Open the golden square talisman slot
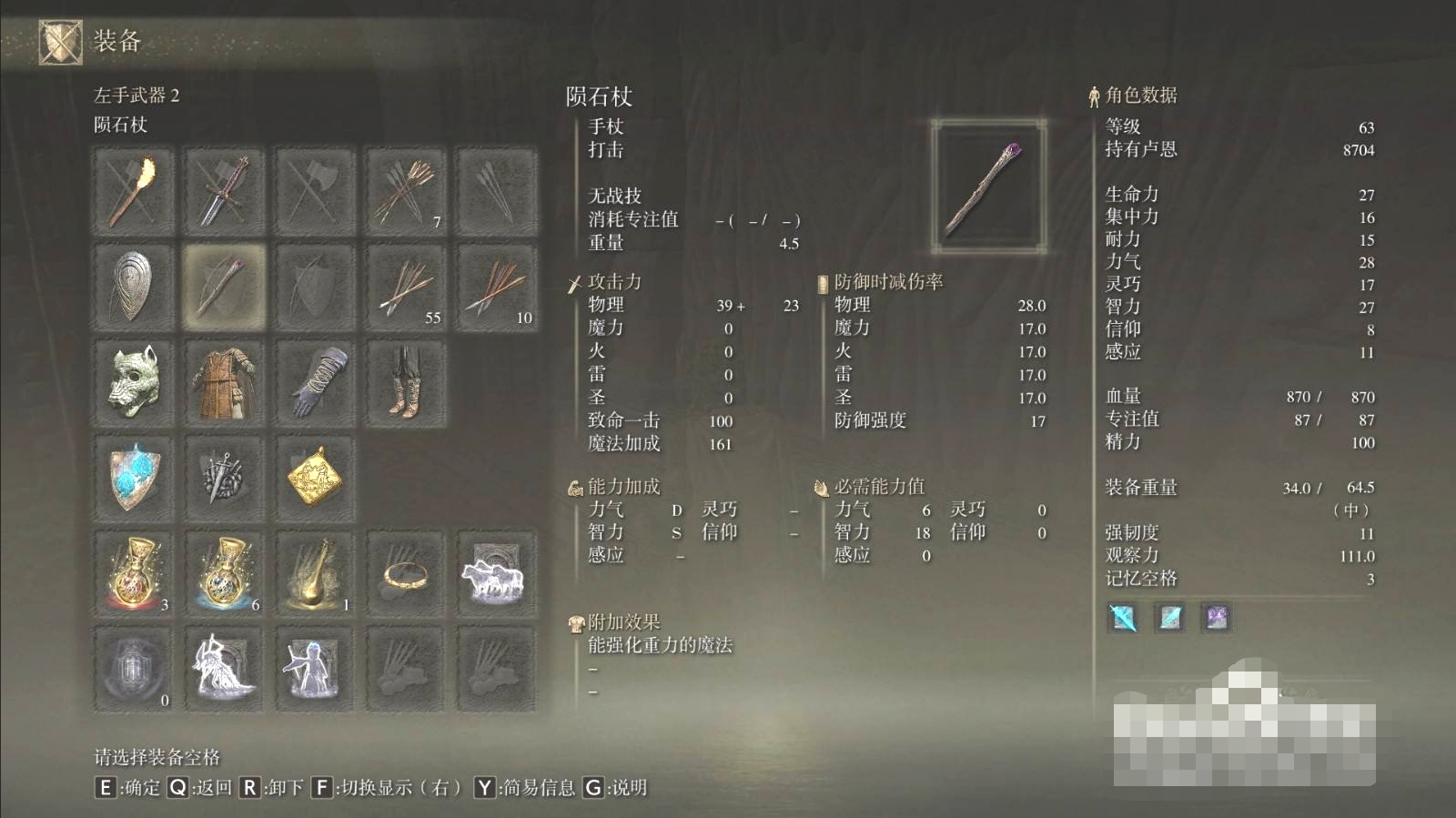The image size is (1456, 818). pyautogui.click(x=315, y=478)
